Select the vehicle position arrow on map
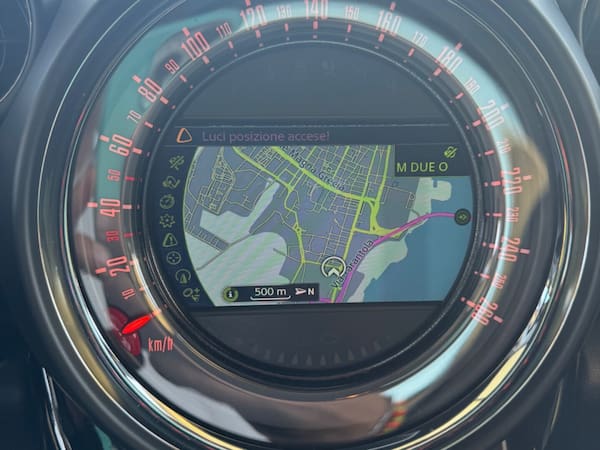 click(334, 267)
